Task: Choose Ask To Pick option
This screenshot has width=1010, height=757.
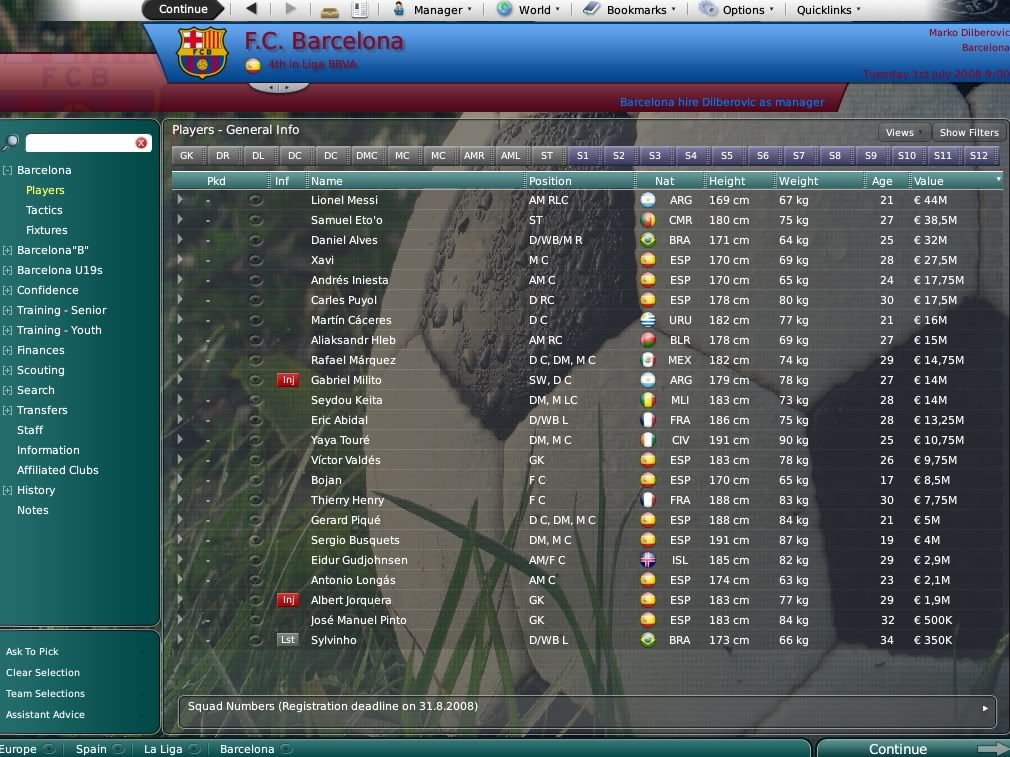Action: tap(32, 652)
